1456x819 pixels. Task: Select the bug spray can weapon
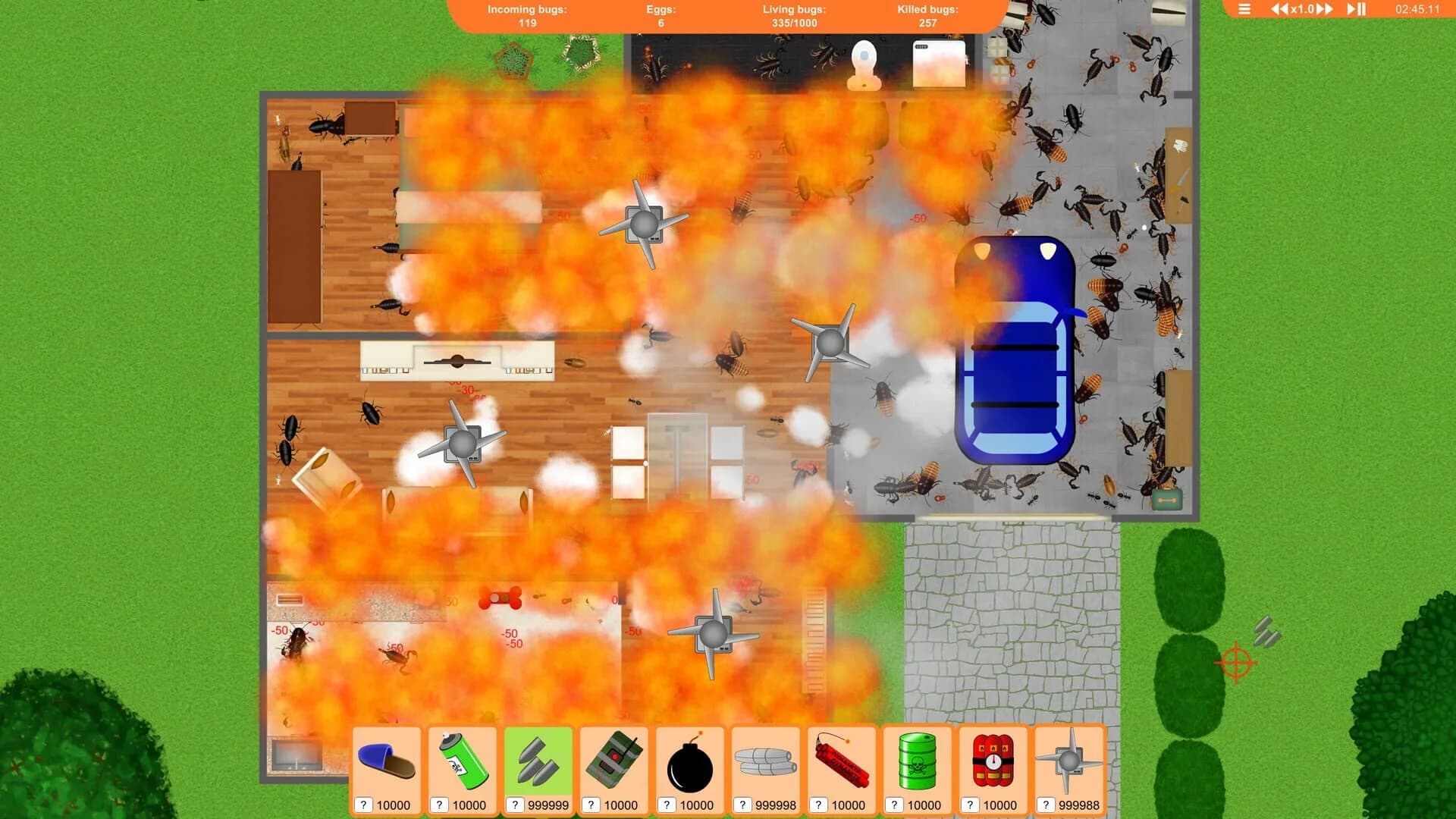coord(463,762)
